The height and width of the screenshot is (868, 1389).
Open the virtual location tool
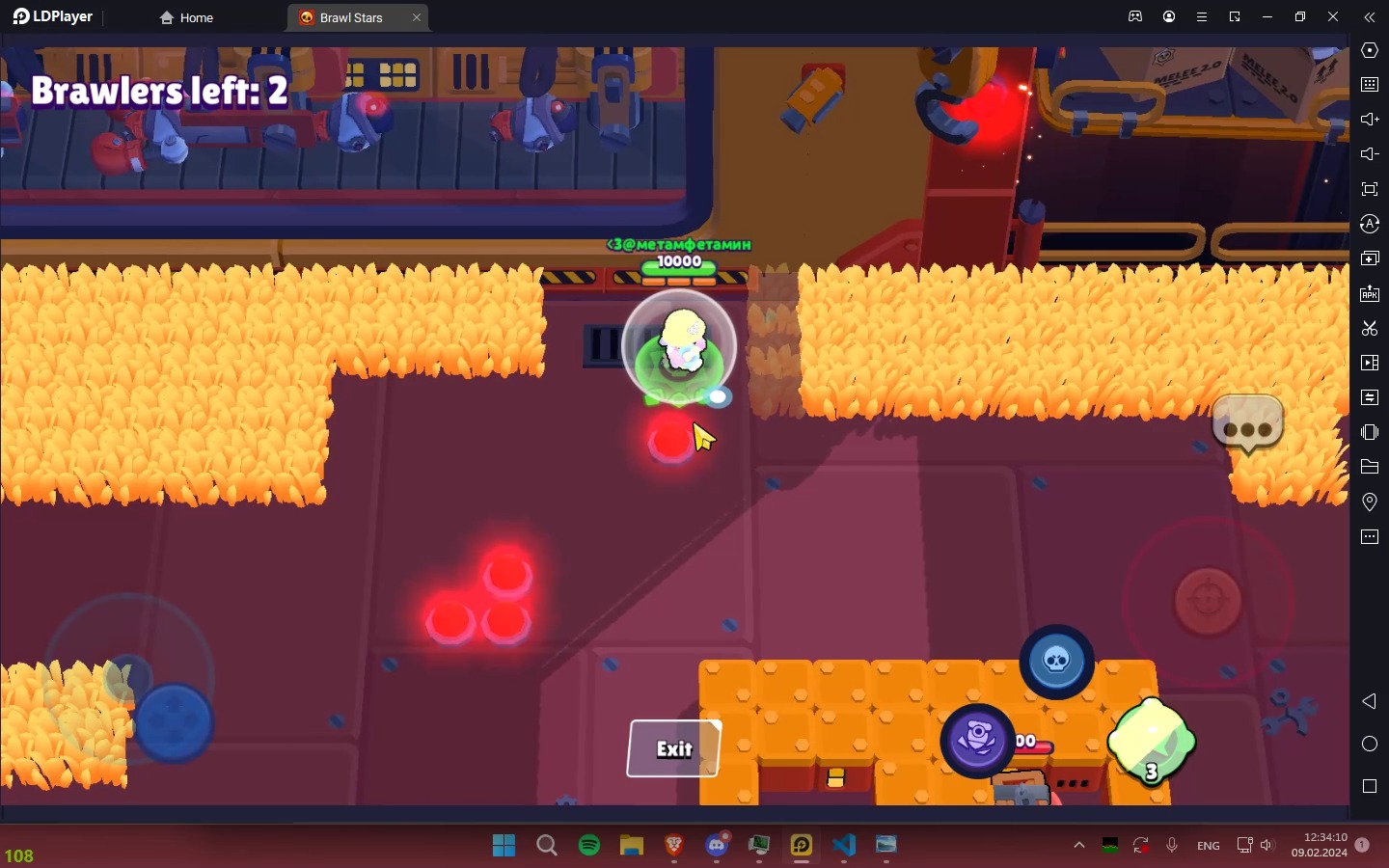[x=1370, y=502]
